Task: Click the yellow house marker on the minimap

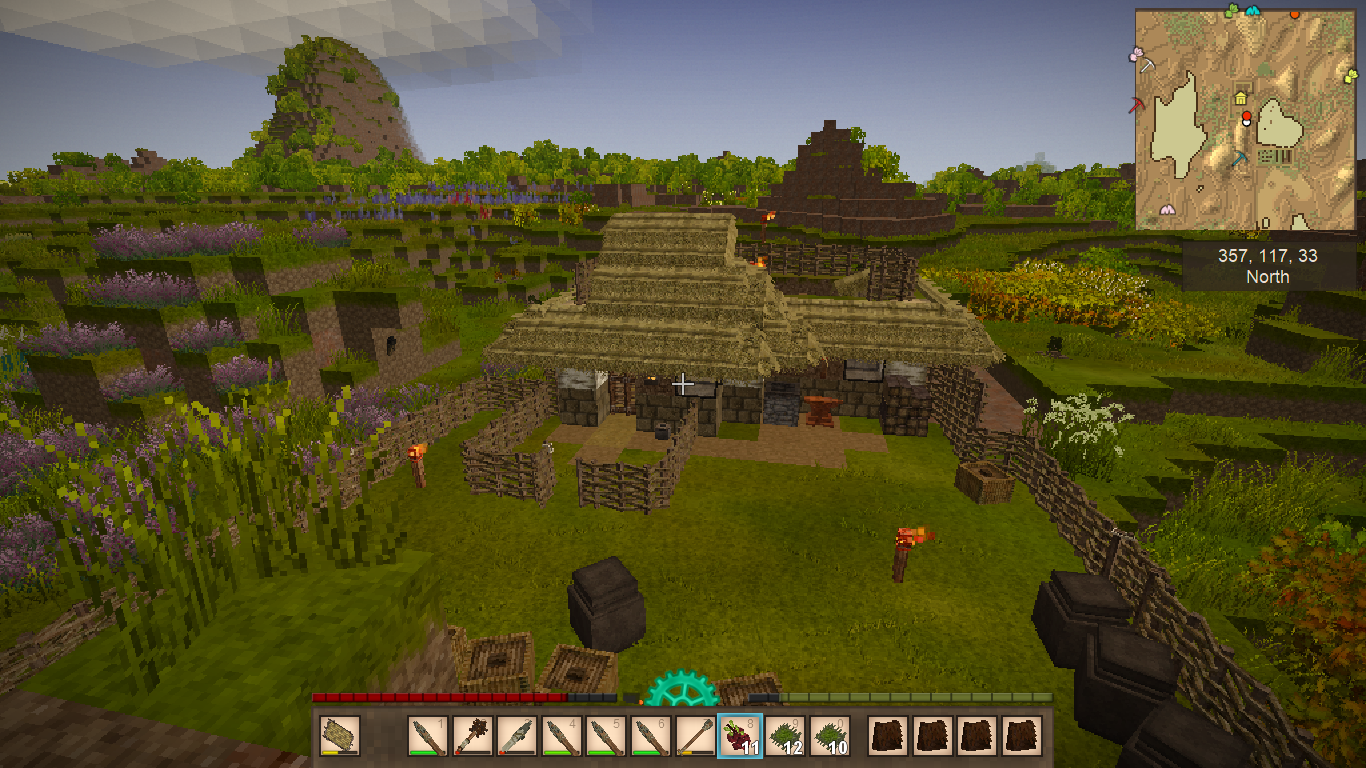Action: 1241,98
